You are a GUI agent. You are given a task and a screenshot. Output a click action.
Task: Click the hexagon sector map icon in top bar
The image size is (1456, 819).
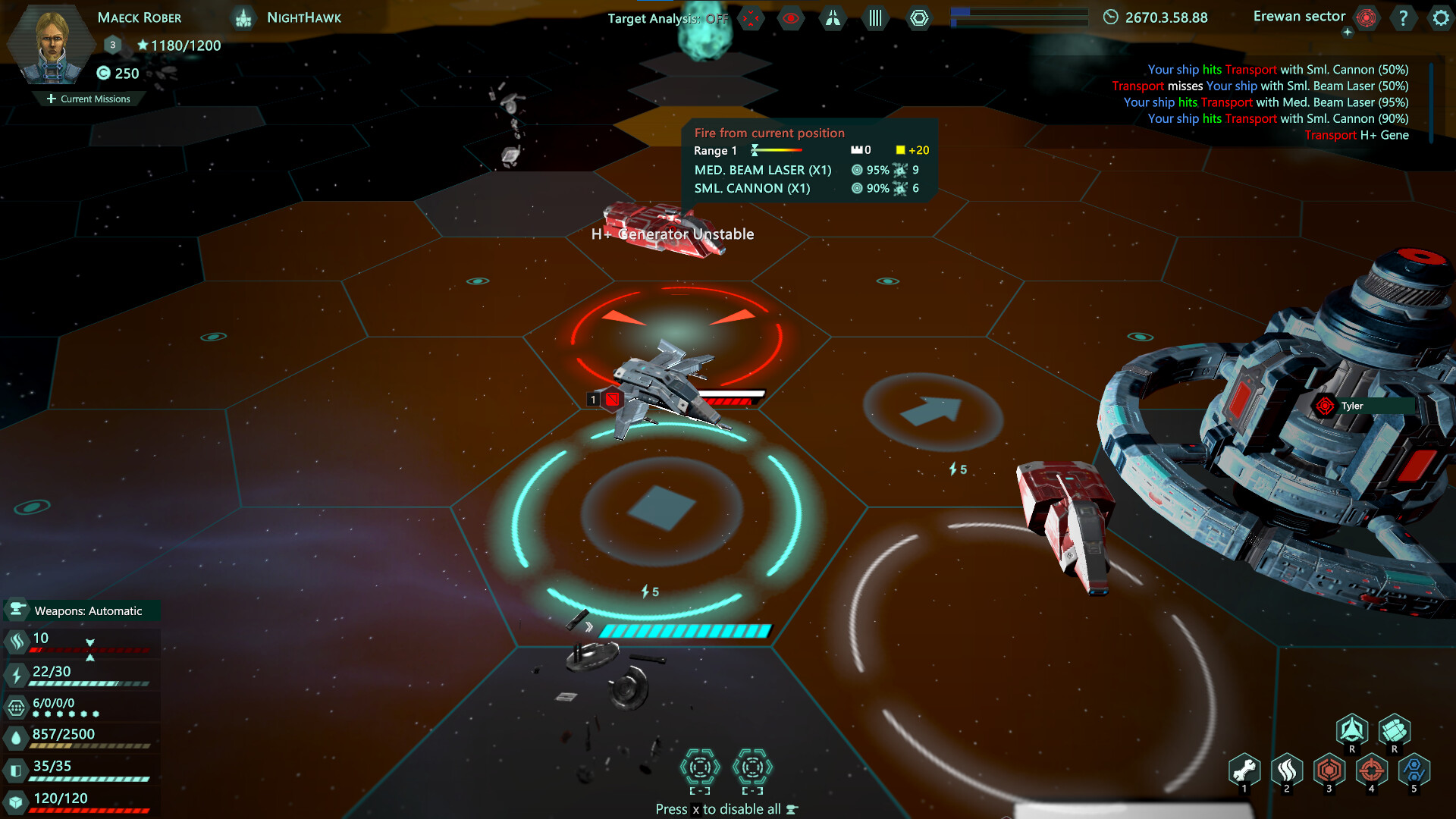(918, 18)
